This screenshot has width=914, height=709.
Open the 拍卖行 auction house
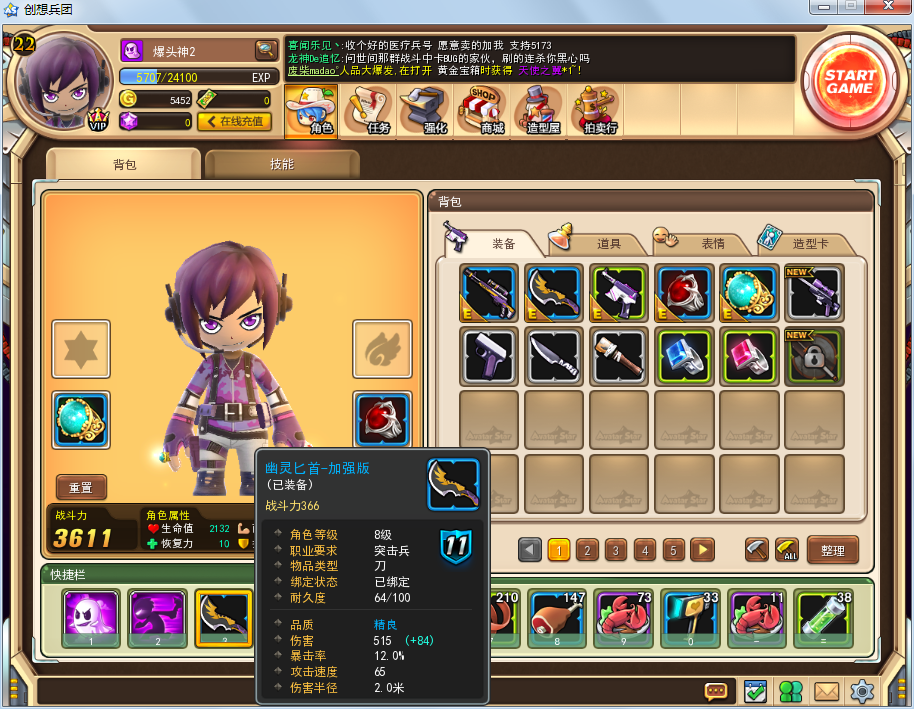pos(597,112)
